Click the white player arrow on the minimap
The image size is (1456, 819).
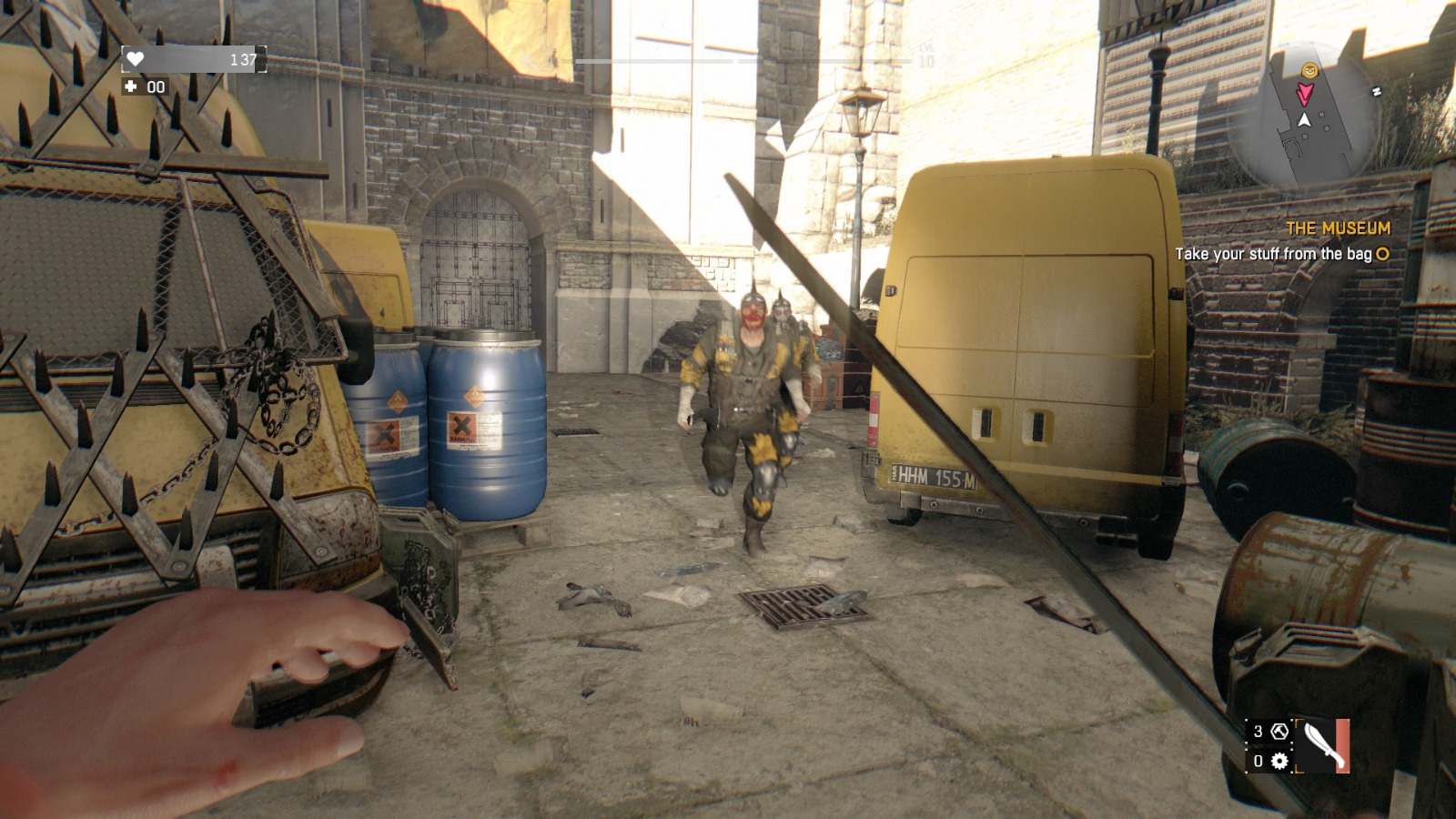(1305, 121)
